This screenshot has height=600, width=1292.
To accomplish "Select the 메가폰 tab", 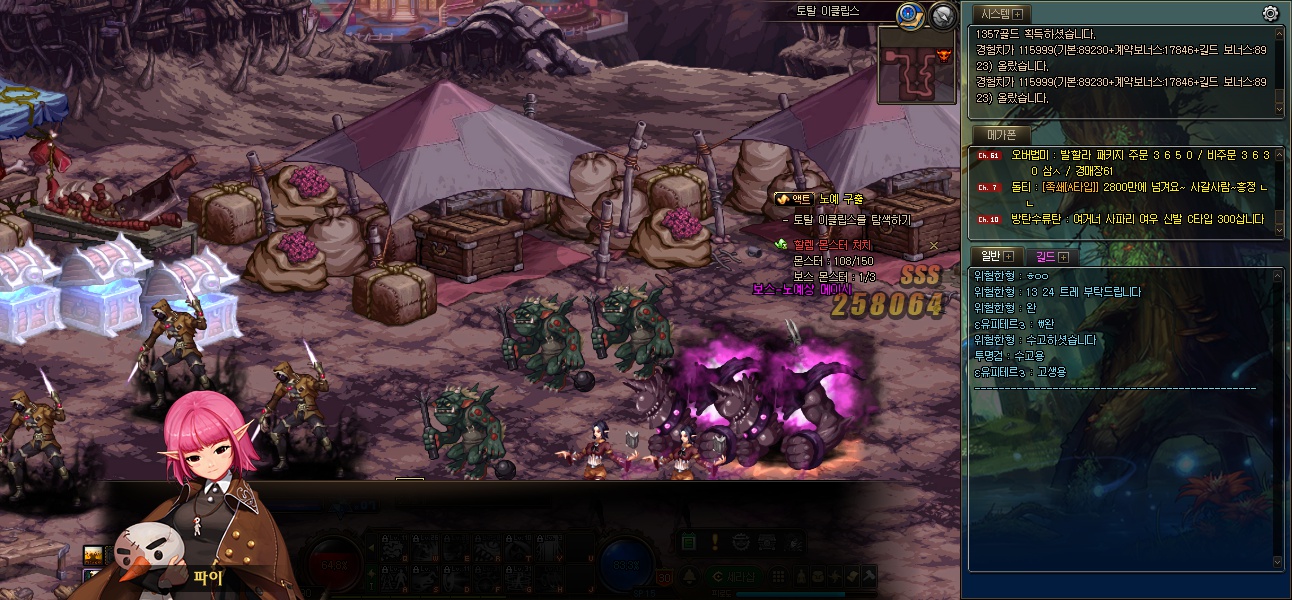I will tap(1001, 134).
